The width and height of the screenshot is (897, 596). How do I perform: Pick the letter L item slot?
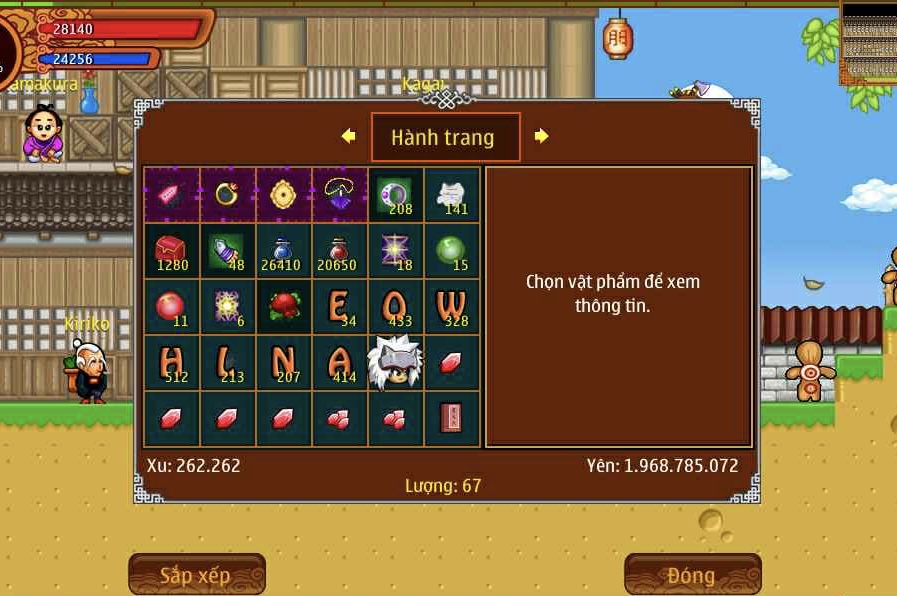tap(228, 362)
